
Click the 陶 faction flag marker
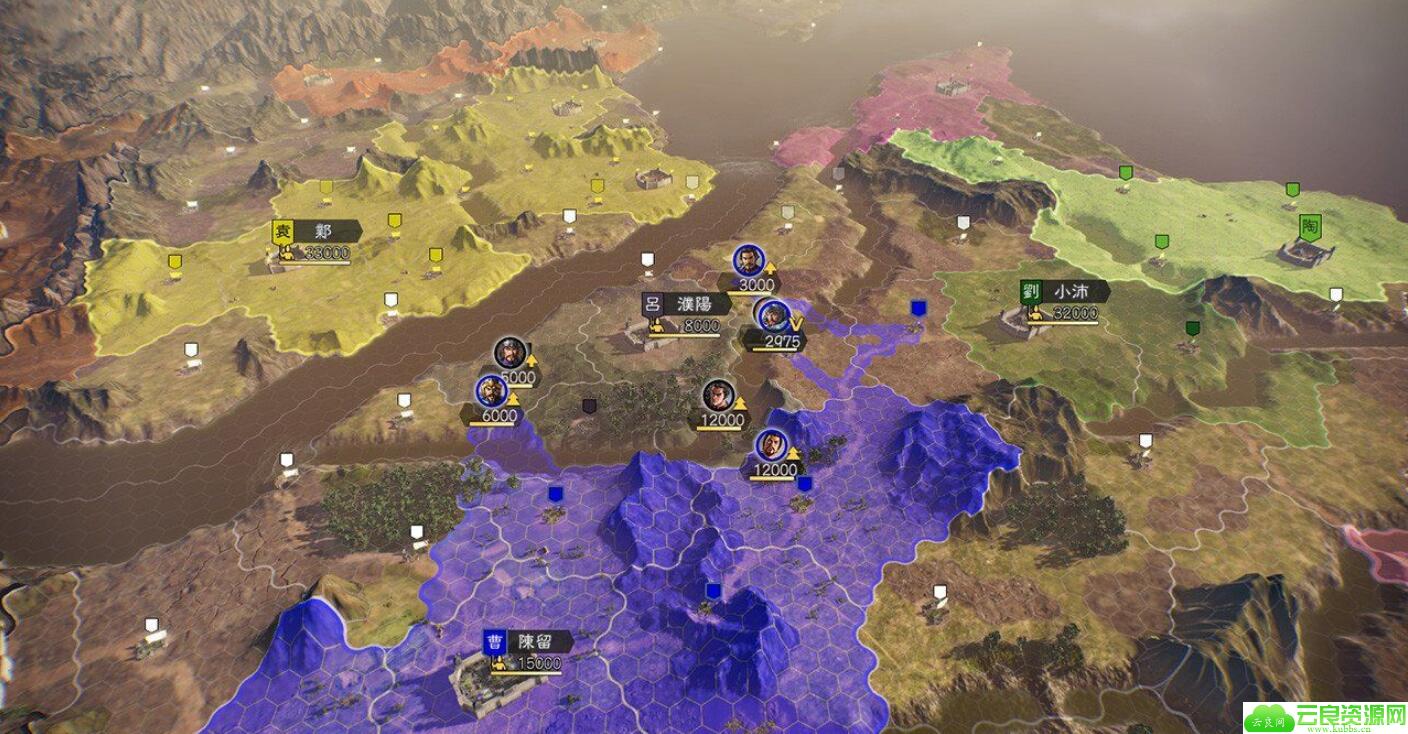pos(1309,227)
